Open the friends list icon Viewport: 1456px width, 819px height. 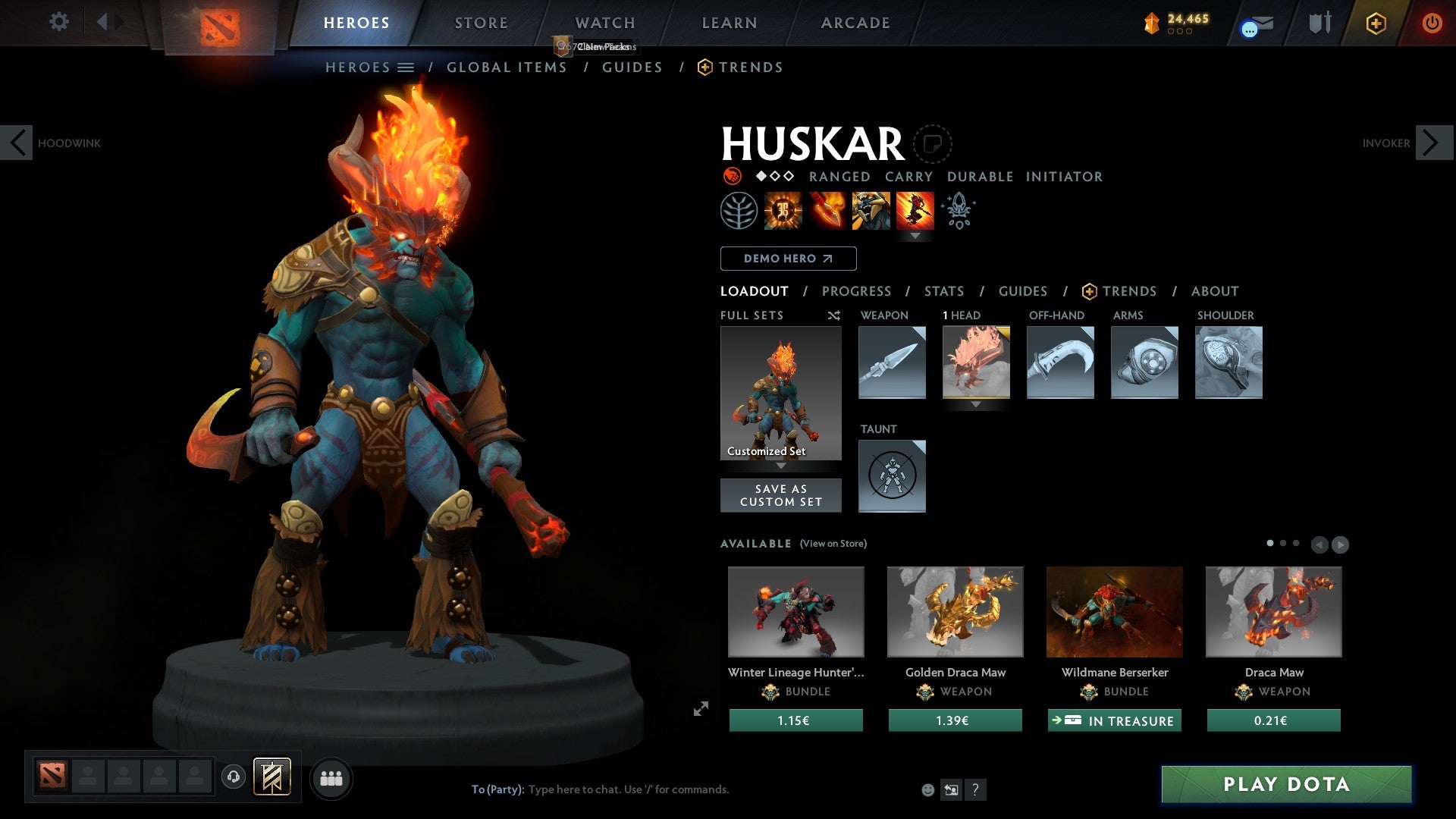pos(331,777)
